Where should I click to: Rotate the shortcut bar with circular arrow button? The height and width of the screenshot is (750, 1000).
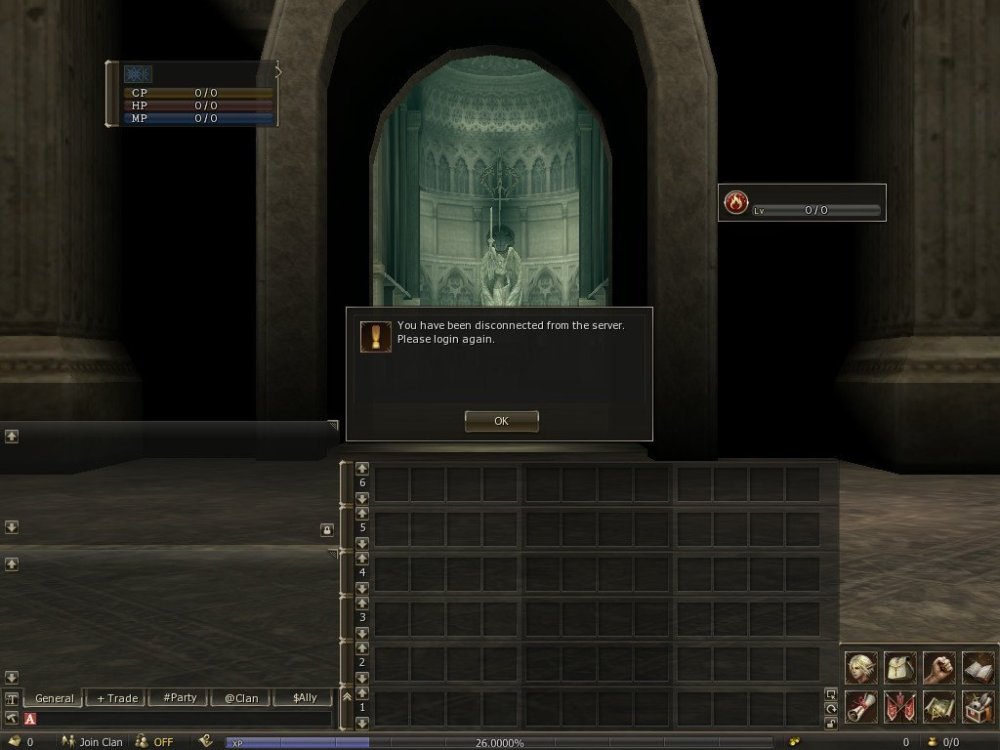(x=830, y=708)
